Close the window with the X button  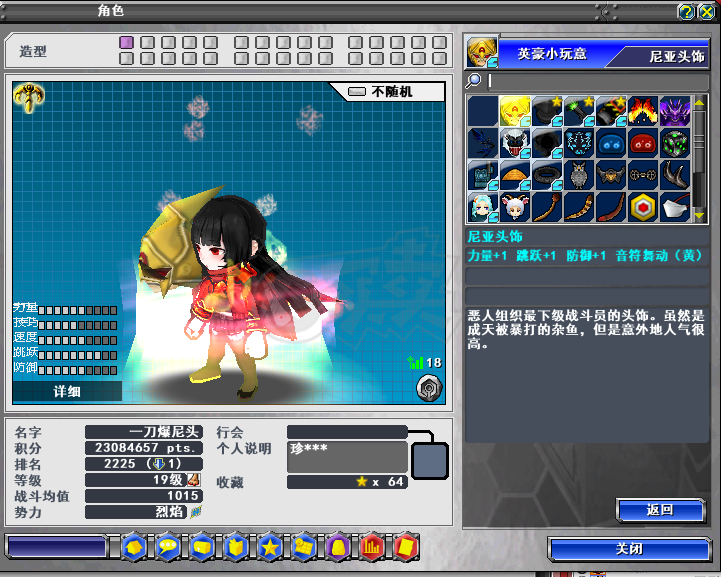tap(706, 12)
